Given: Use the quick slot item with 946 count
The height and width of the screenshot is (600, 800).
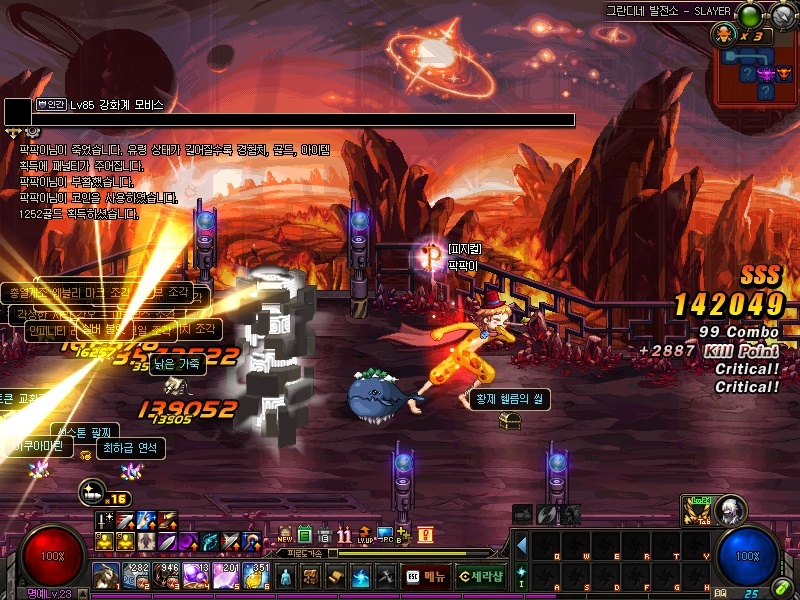Looking at the screenshot, I should coord(165,576).
